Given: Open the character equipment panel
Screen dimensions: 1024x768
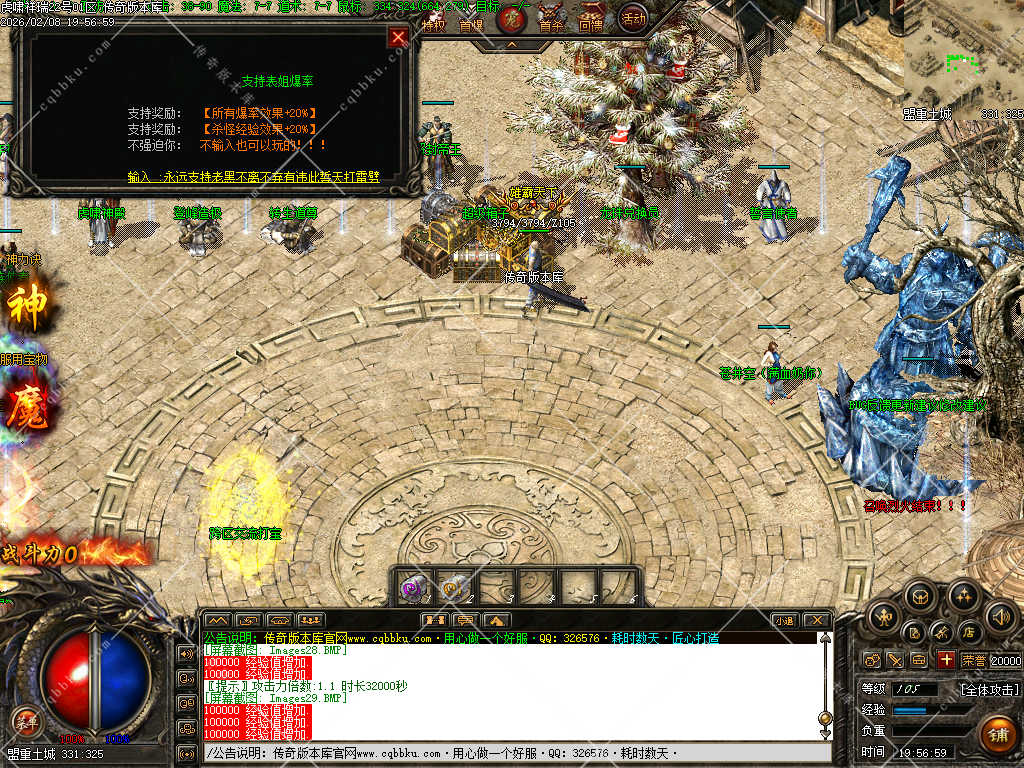Looking at the screenshot, I should pyautogui.click(x=882, y=617).
